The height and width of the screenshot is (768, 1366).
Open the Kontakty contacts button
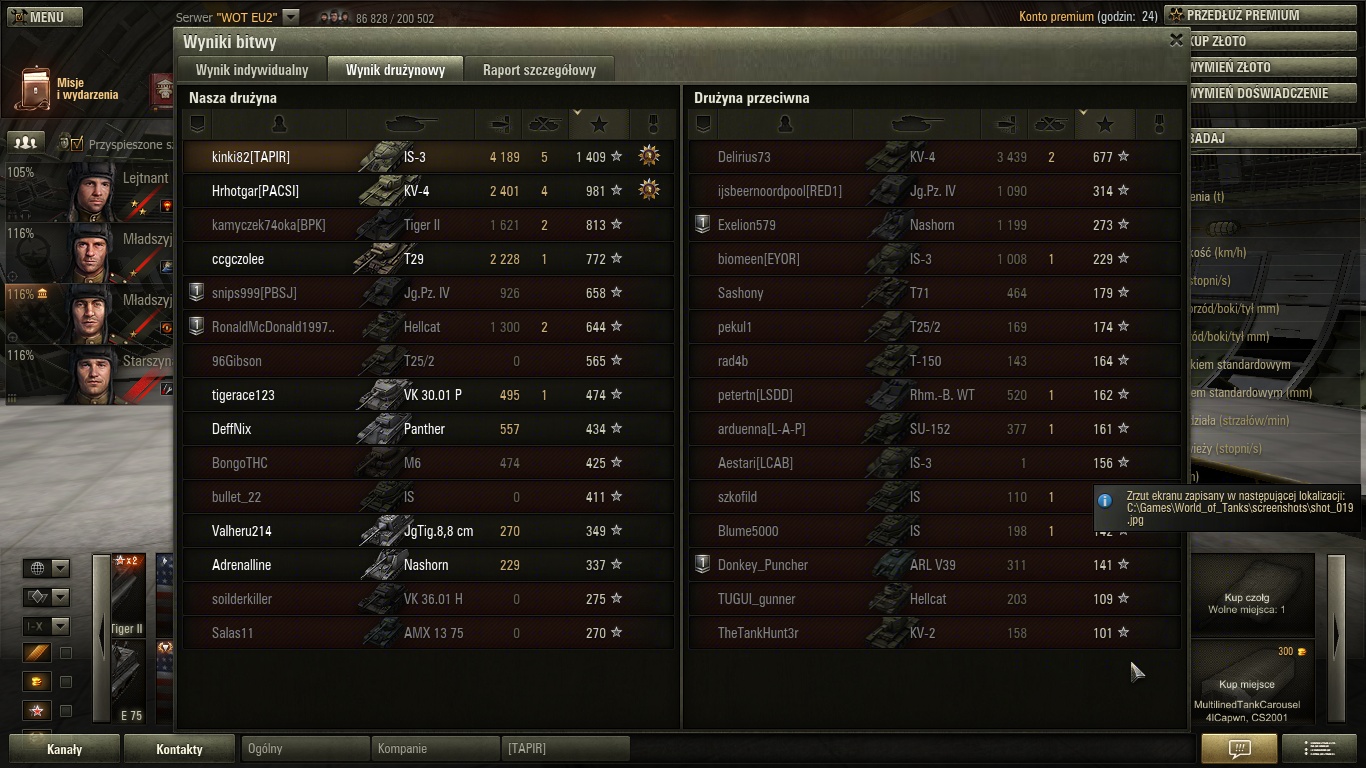click(179, 749)
